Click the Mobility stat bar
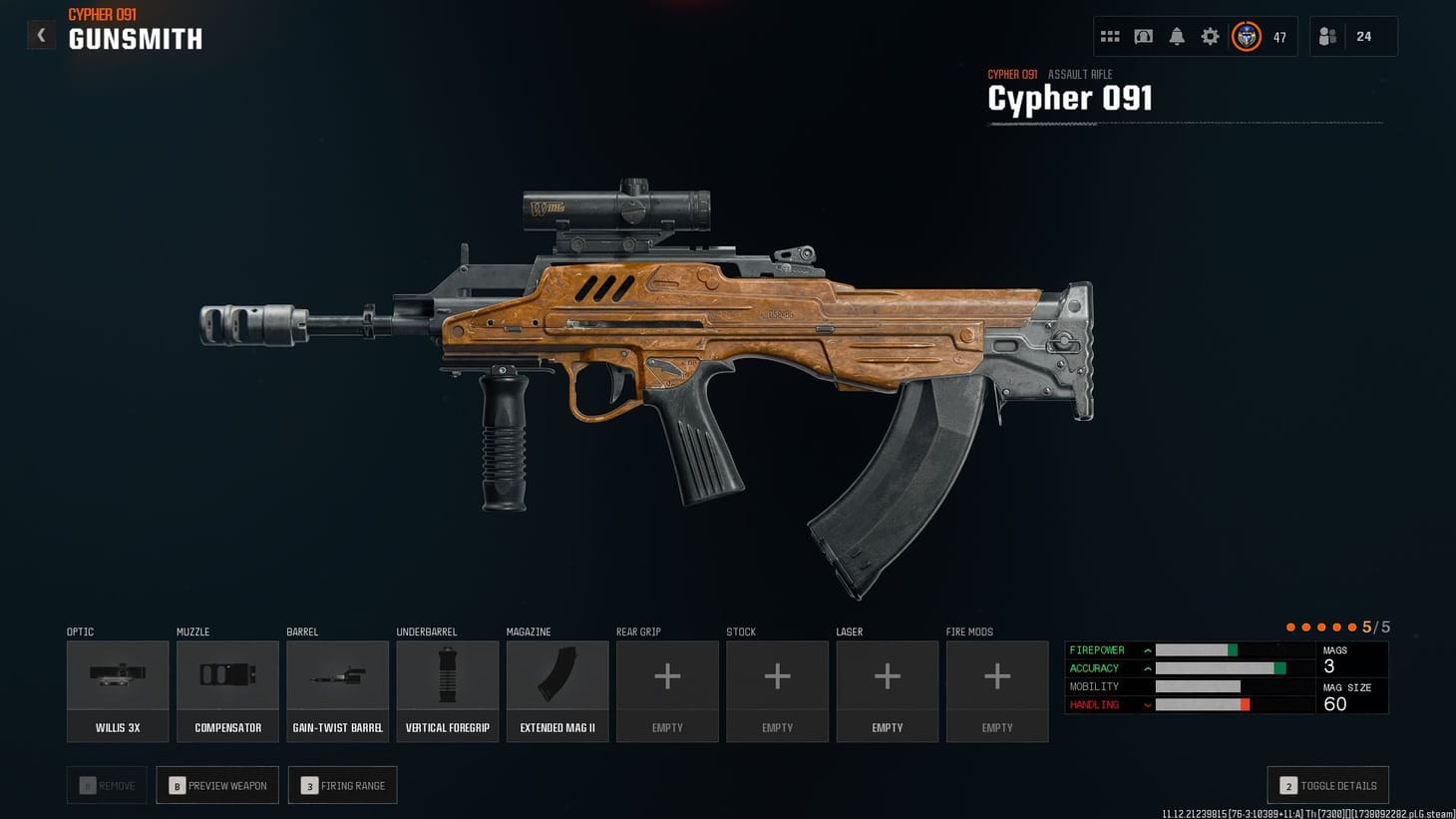This screenshot has width=1456, height=819. tap(1197, 686)
